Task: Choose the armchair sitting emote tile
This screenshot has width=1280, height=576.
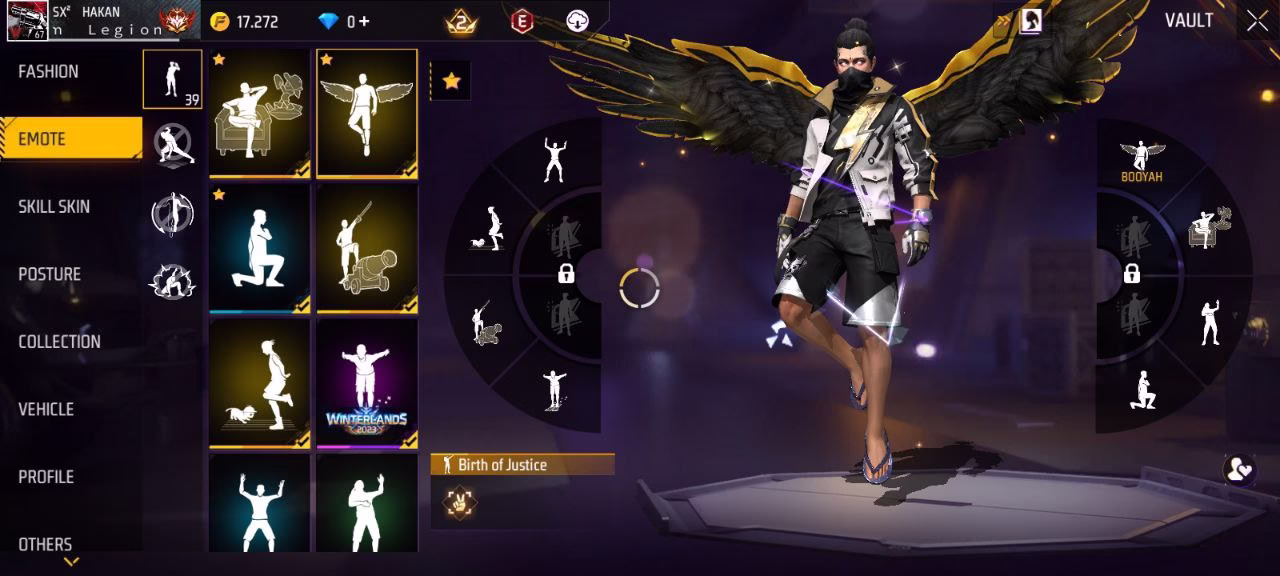Action: 259,113
